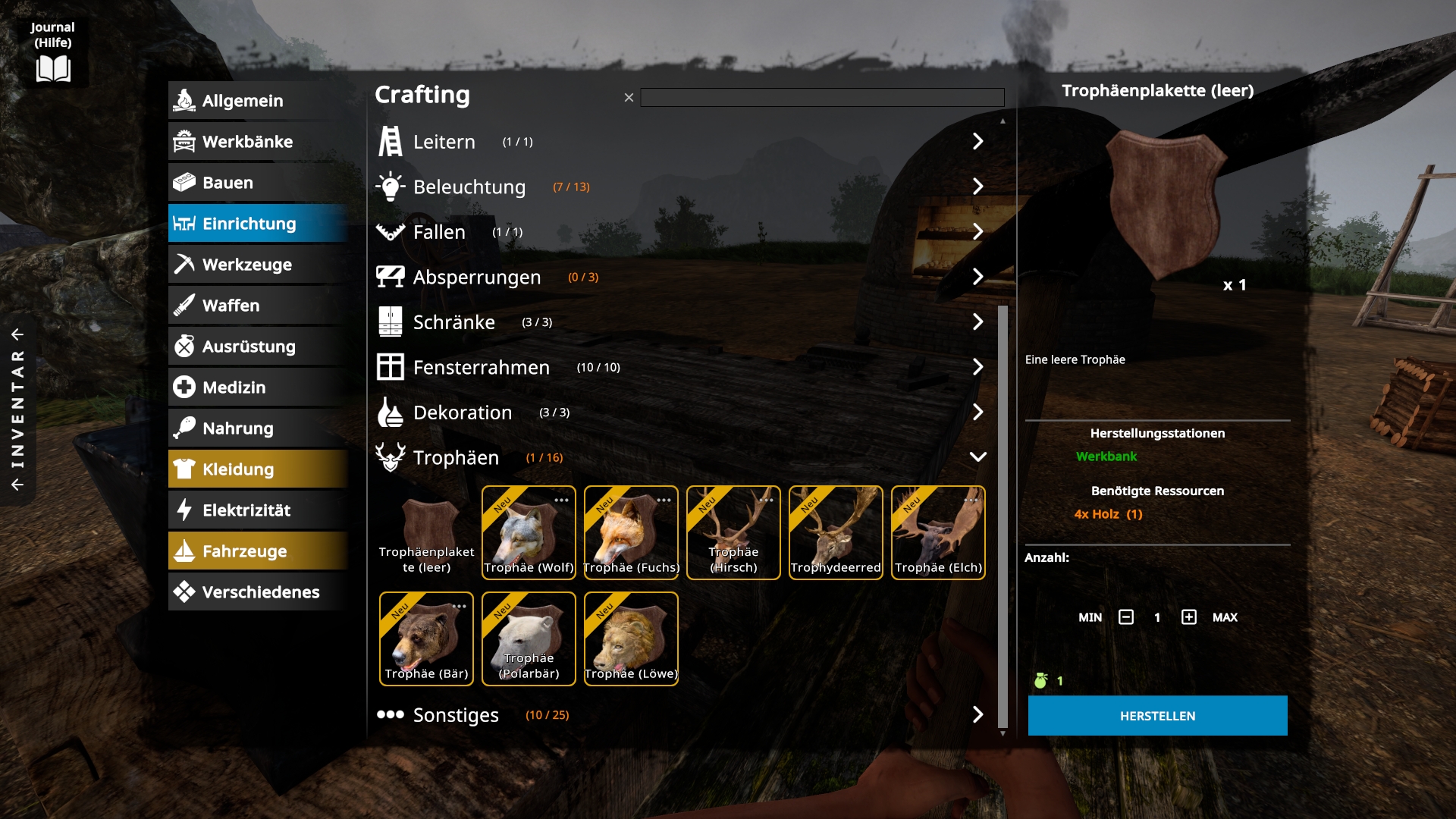
Task: Open the Journal (Hilfe) book
Action: pyautogui.click(x=53, y=68)
